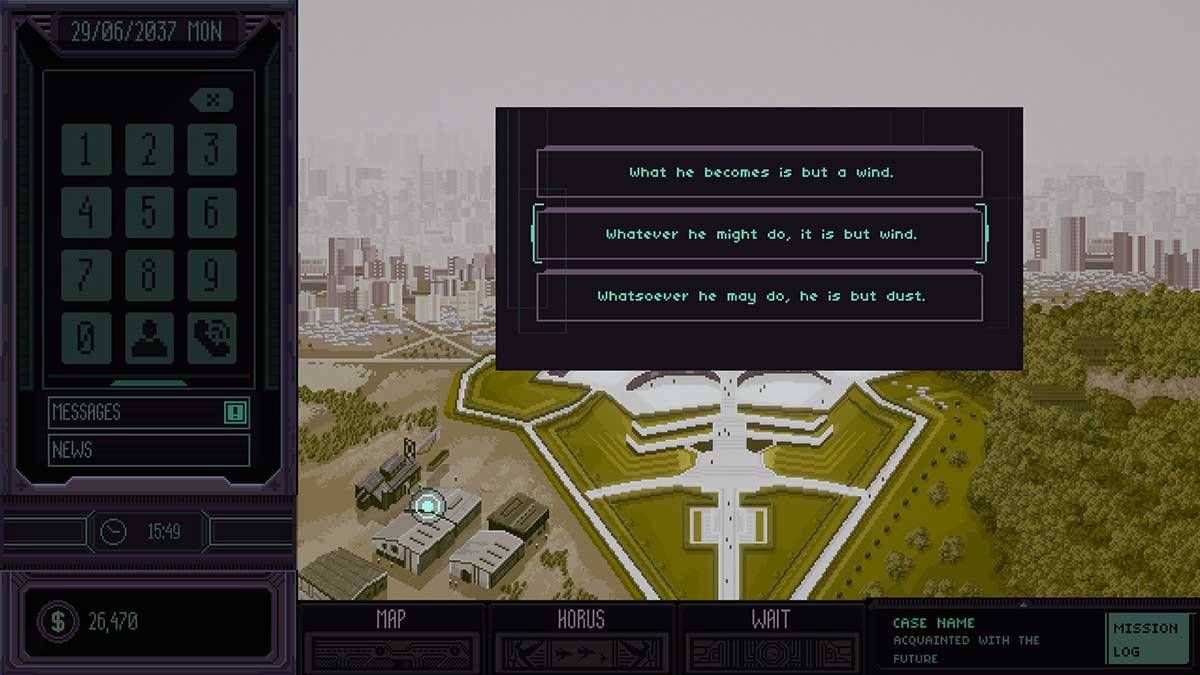
Task: Select the glowing location marker on the map
Action: tap(428, 506)
